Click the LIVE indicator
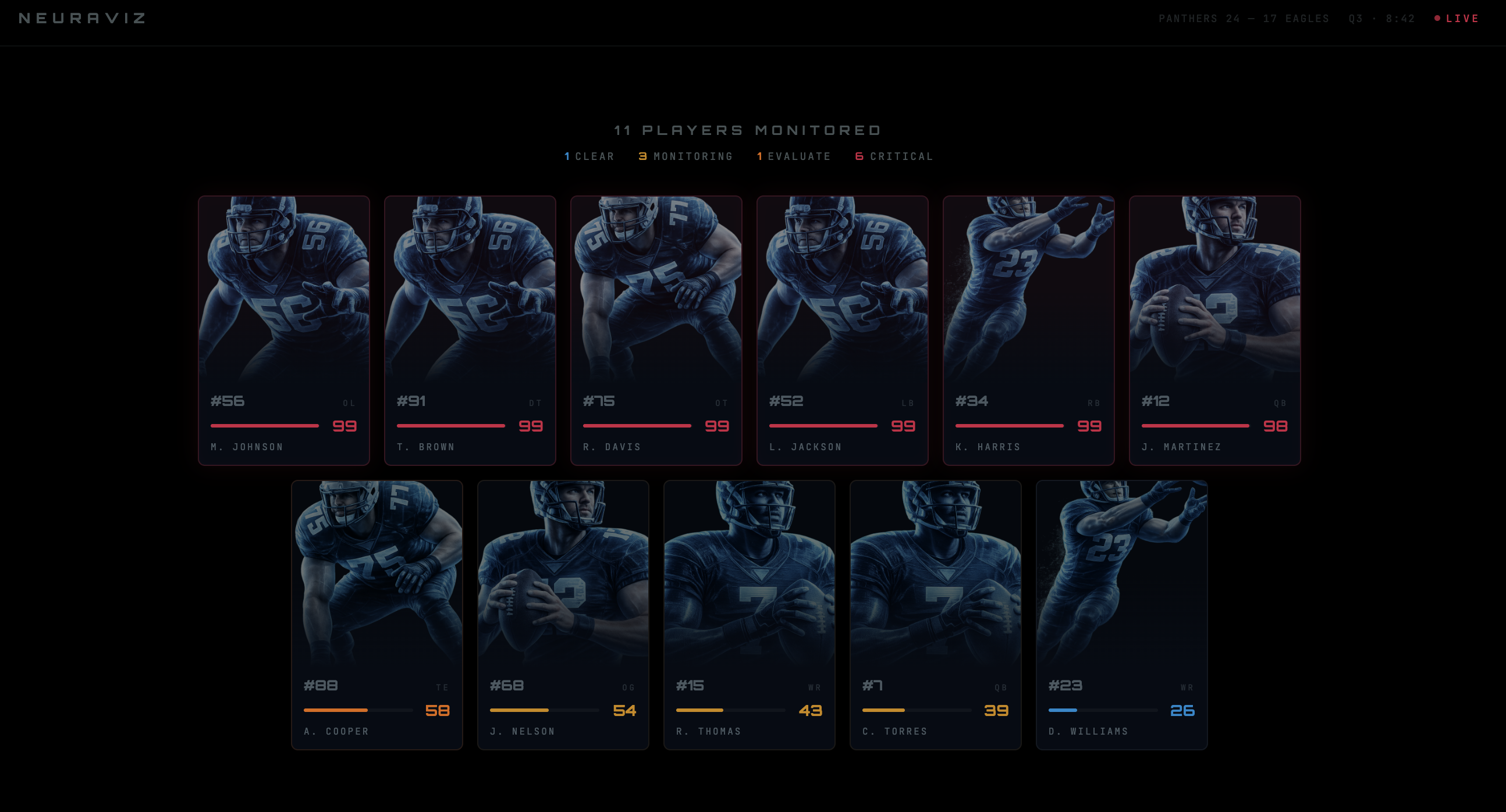Viewport: 1506px width, 812px height. pyautogui.click(x=1457, y=19)
